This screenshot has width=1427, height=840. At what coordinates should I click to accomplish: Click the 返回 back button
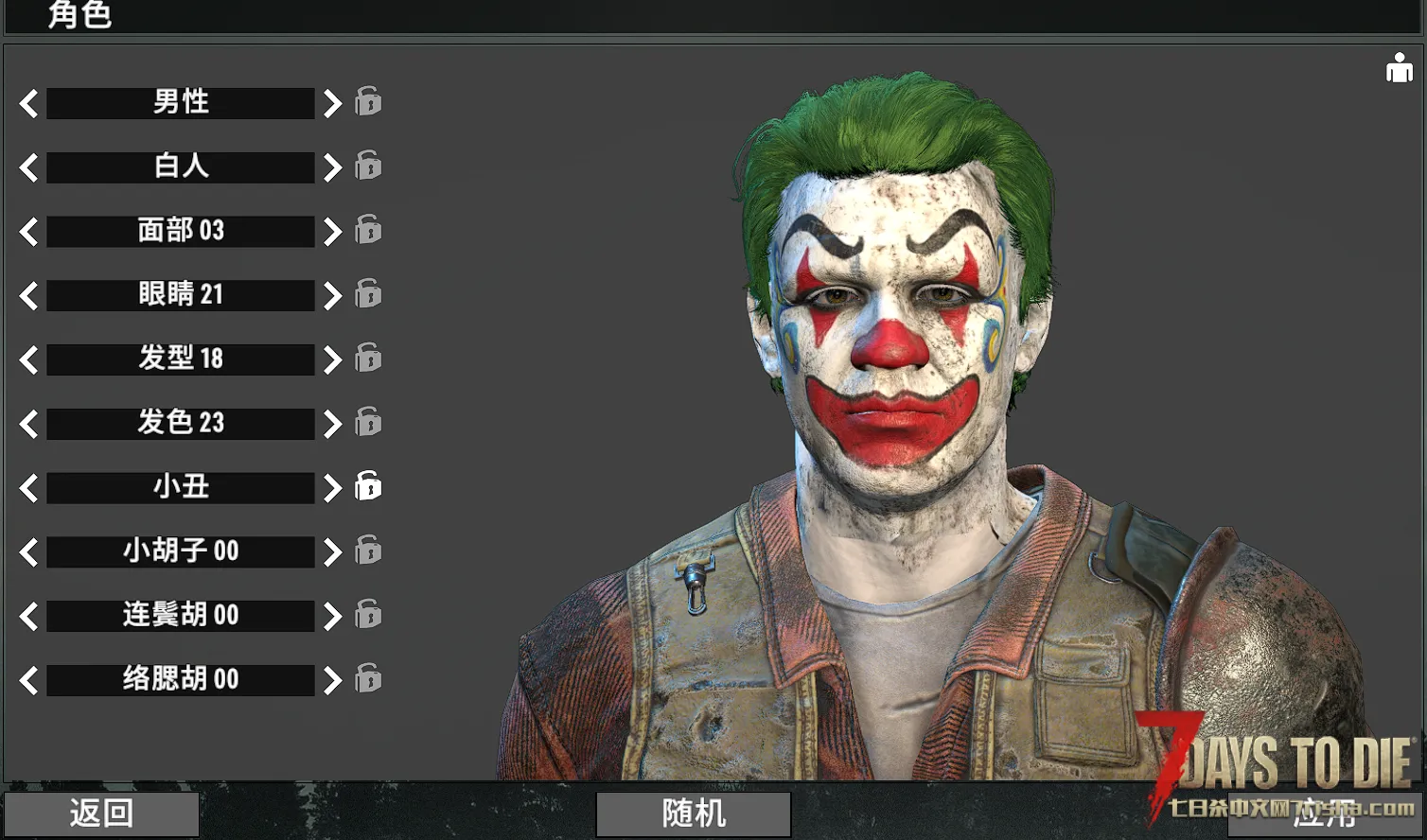[x=101, y=814]
